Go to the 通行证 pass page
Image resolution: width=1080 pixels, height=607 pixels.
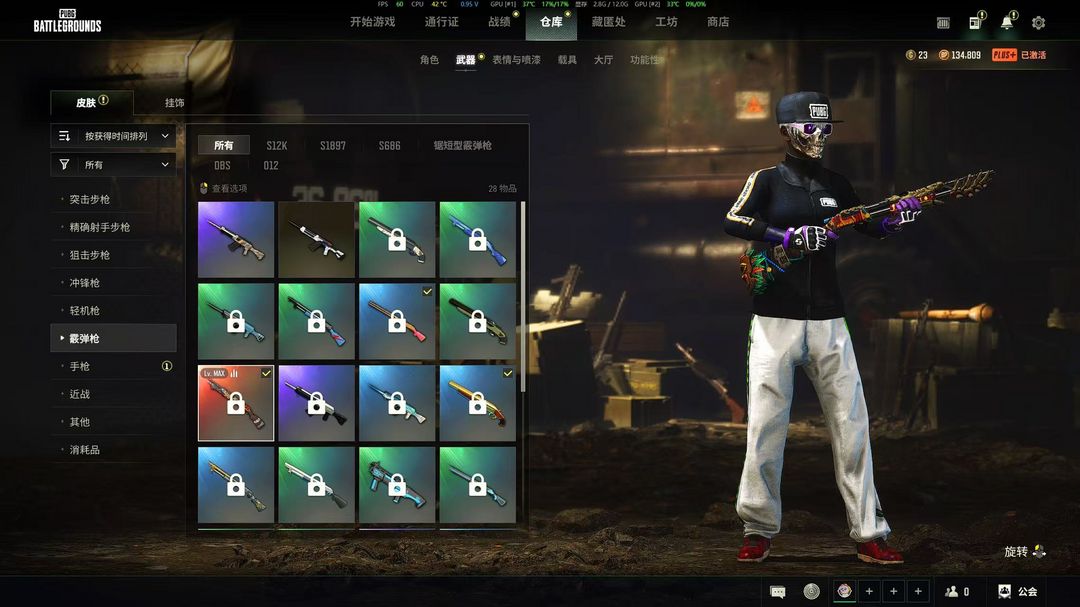click(x=441, y=22)
